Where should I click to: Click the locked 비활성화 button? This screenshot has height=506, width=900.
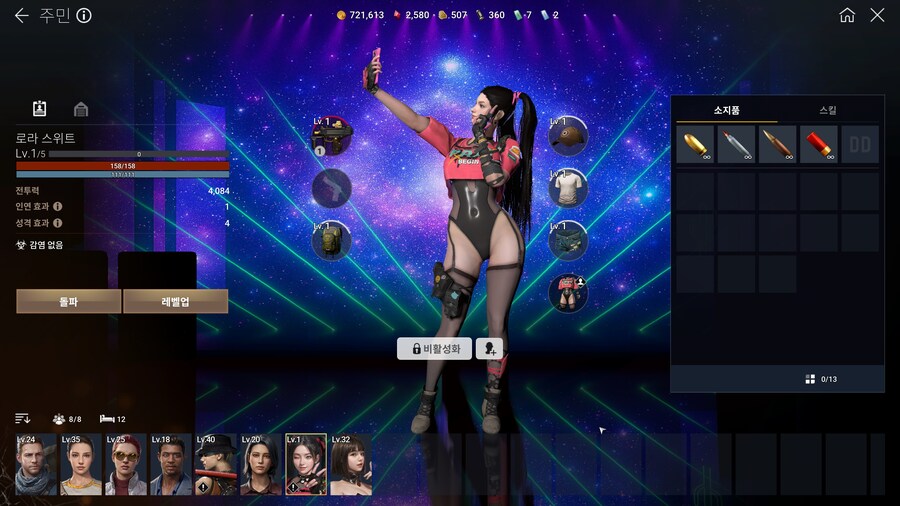434,348
